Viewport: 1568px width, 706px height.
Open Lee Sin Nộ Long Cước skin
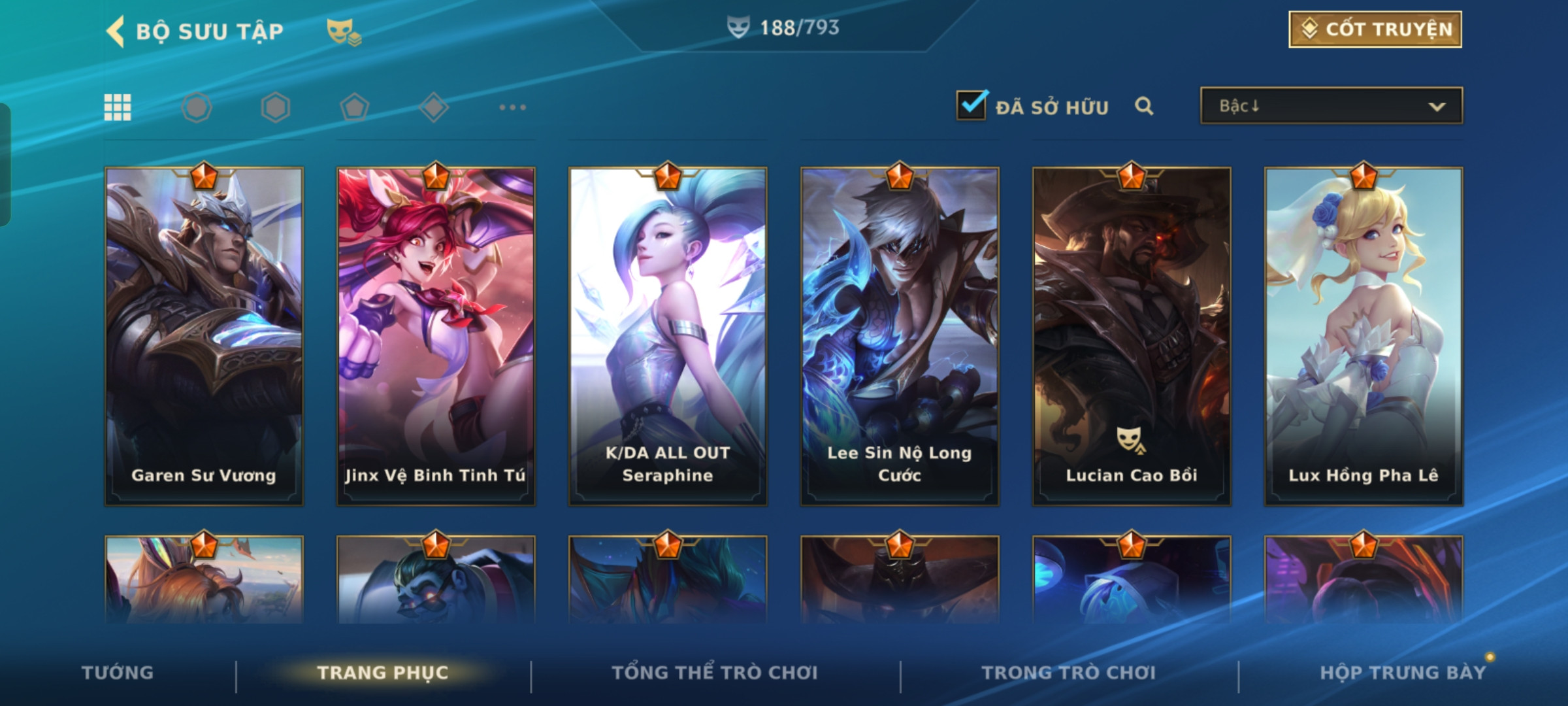pyautogui.click(x=900, y=336)
